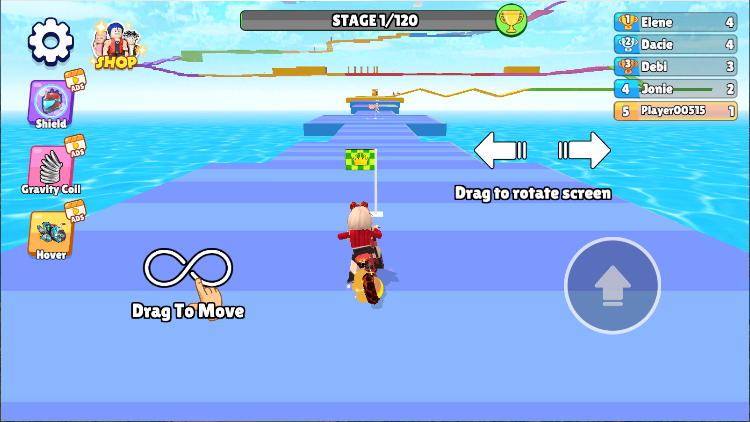Select Dacie's leaderboard entry
The width and height of the screenshot is (750, 422).
click(676, 44)
